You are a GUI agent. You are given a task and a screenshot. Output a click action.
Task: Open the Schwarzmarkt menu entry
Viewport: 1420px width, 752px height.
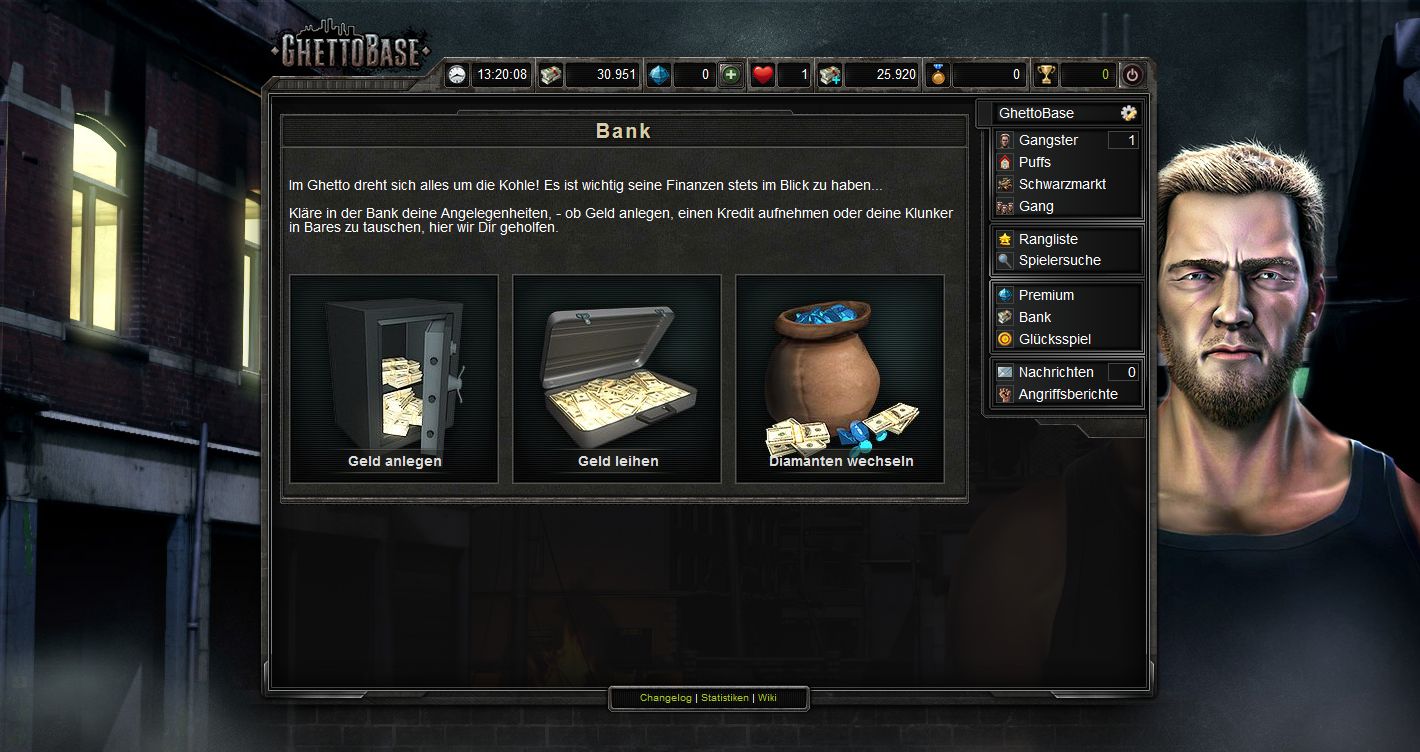click(x=1061, y=184)
